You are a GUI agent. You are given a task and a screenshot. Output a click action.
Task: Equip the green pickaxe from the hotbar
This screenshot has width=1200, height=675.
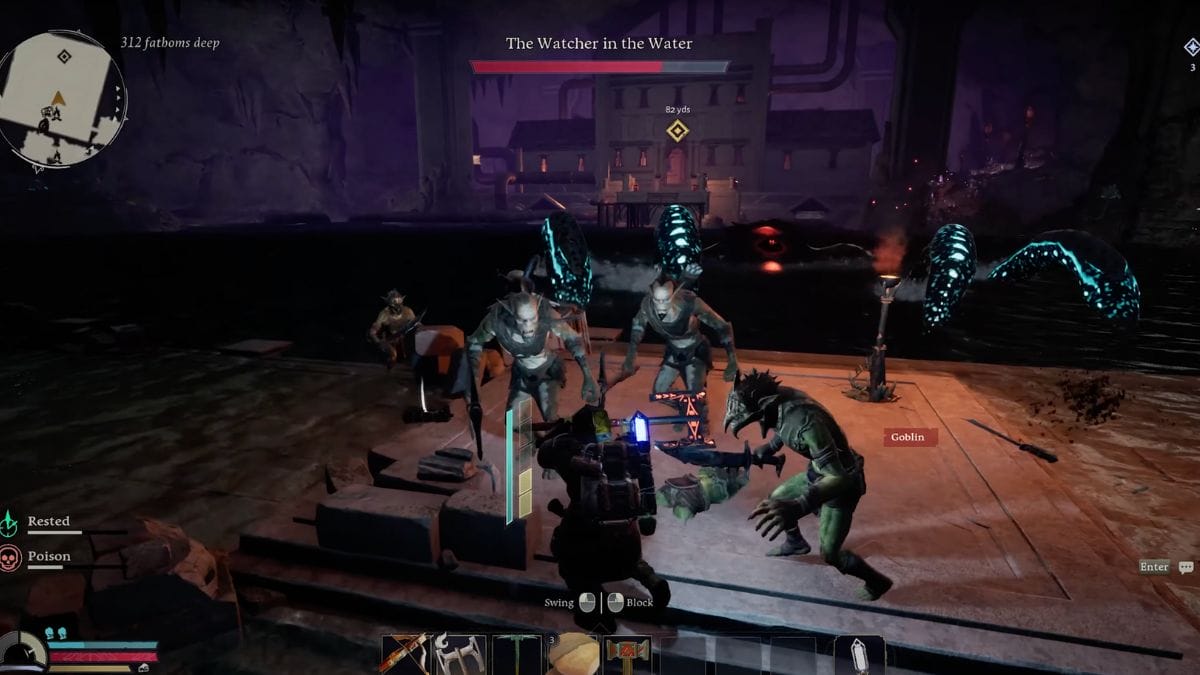coord(517,655)
